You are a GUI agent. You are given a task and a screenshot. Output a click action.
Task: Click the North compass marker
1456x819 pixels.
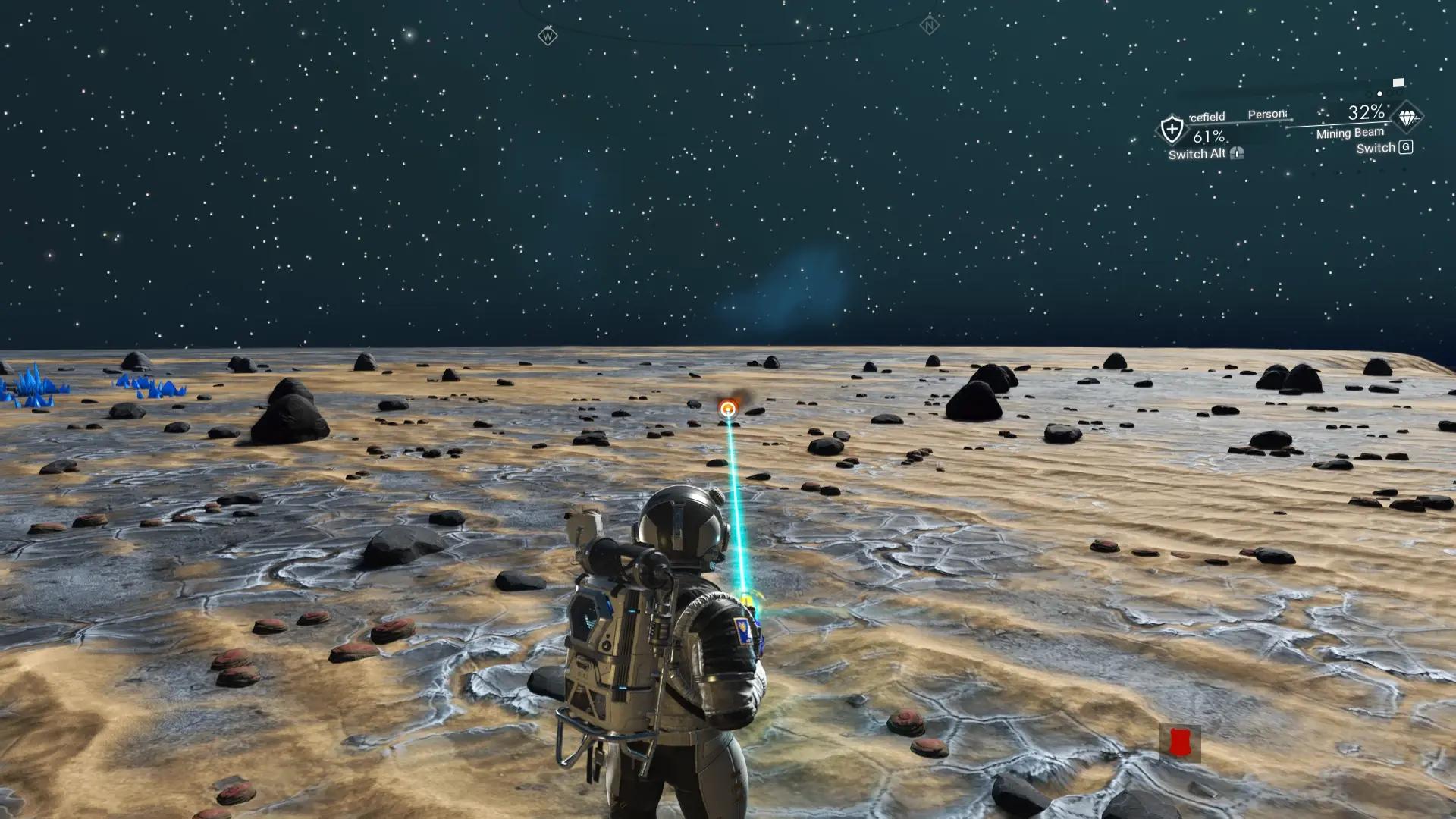[929, 25]
